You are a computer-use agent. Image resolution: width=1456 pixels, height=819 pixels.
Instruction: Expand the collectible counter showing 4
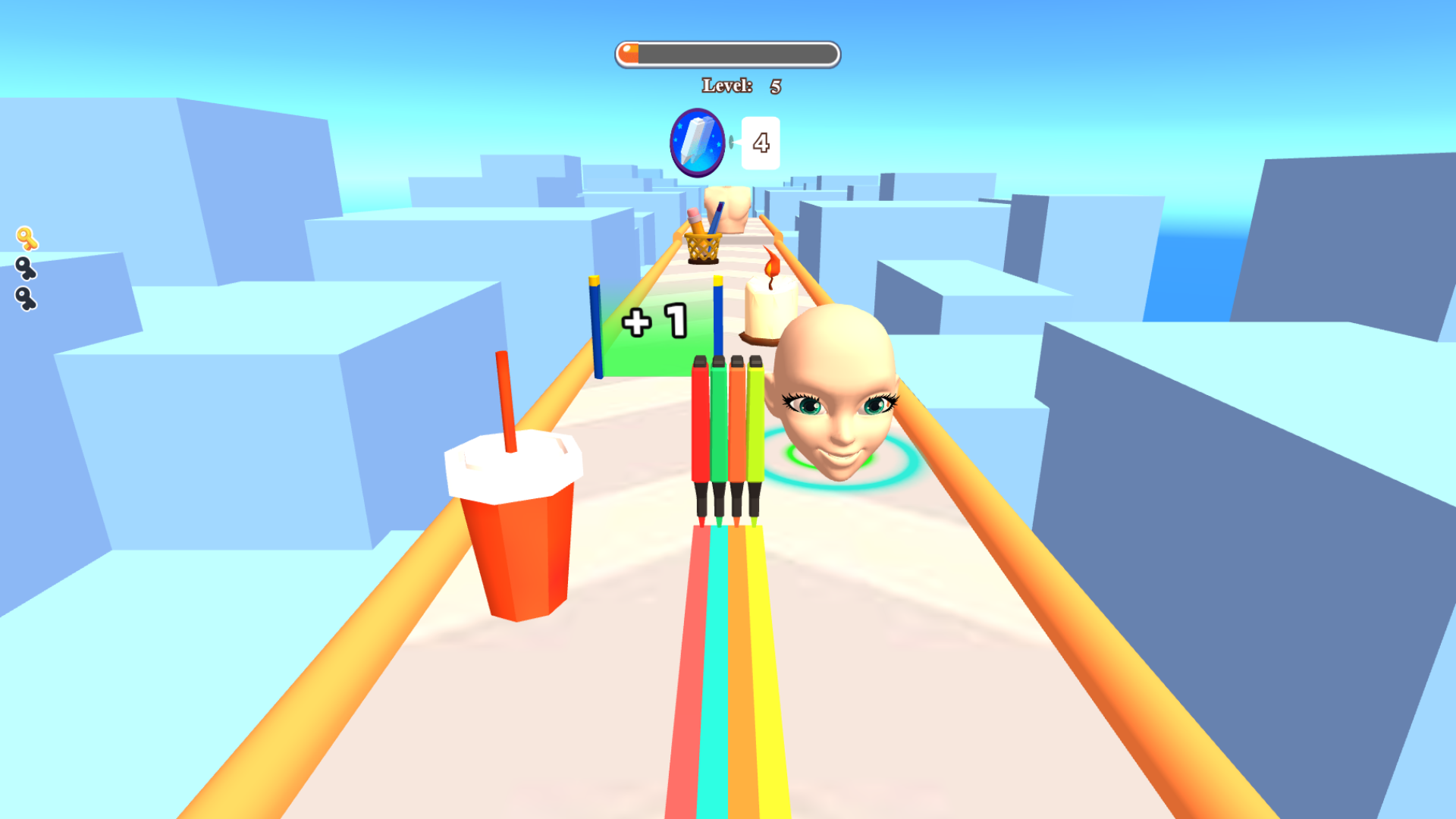(x=760, y=141)
